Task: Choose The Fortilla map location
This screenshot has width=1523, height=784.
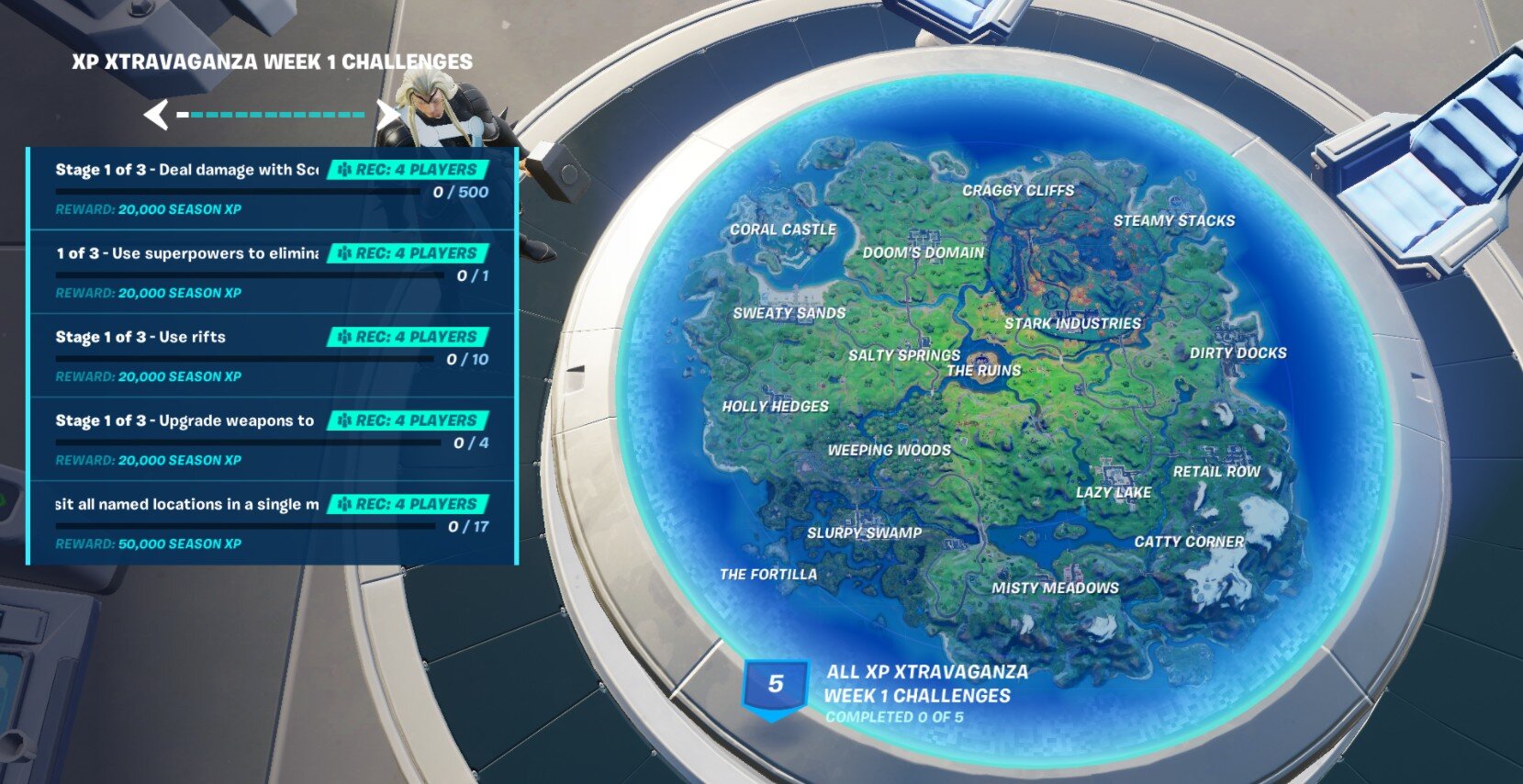Action: 768,575
